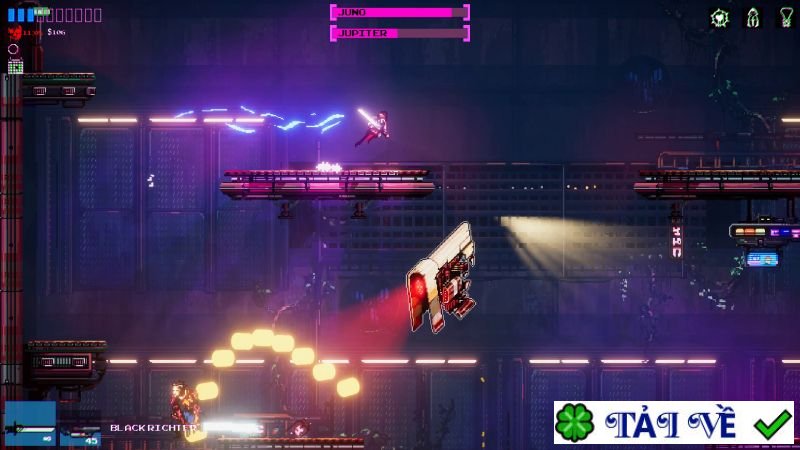This screenshot has height=450, width=800.
Task: Click the Tải Về download banner
Action: tap(673, 423)
